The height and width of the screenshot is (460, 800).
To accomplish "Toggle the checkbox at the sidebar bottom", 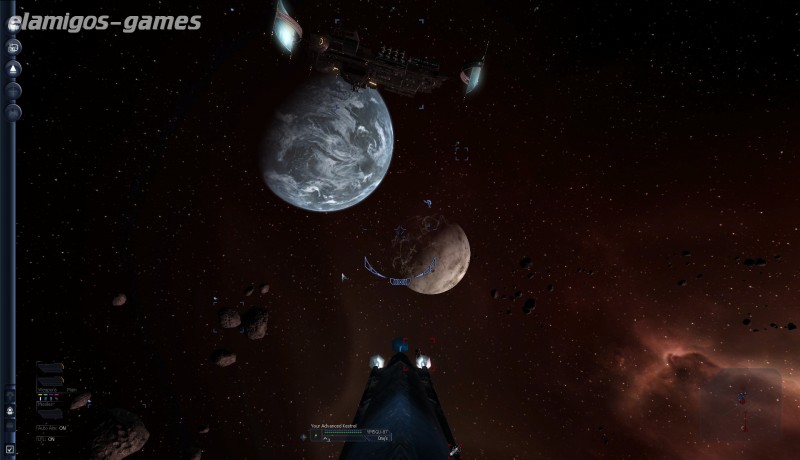I will point(10,449).
